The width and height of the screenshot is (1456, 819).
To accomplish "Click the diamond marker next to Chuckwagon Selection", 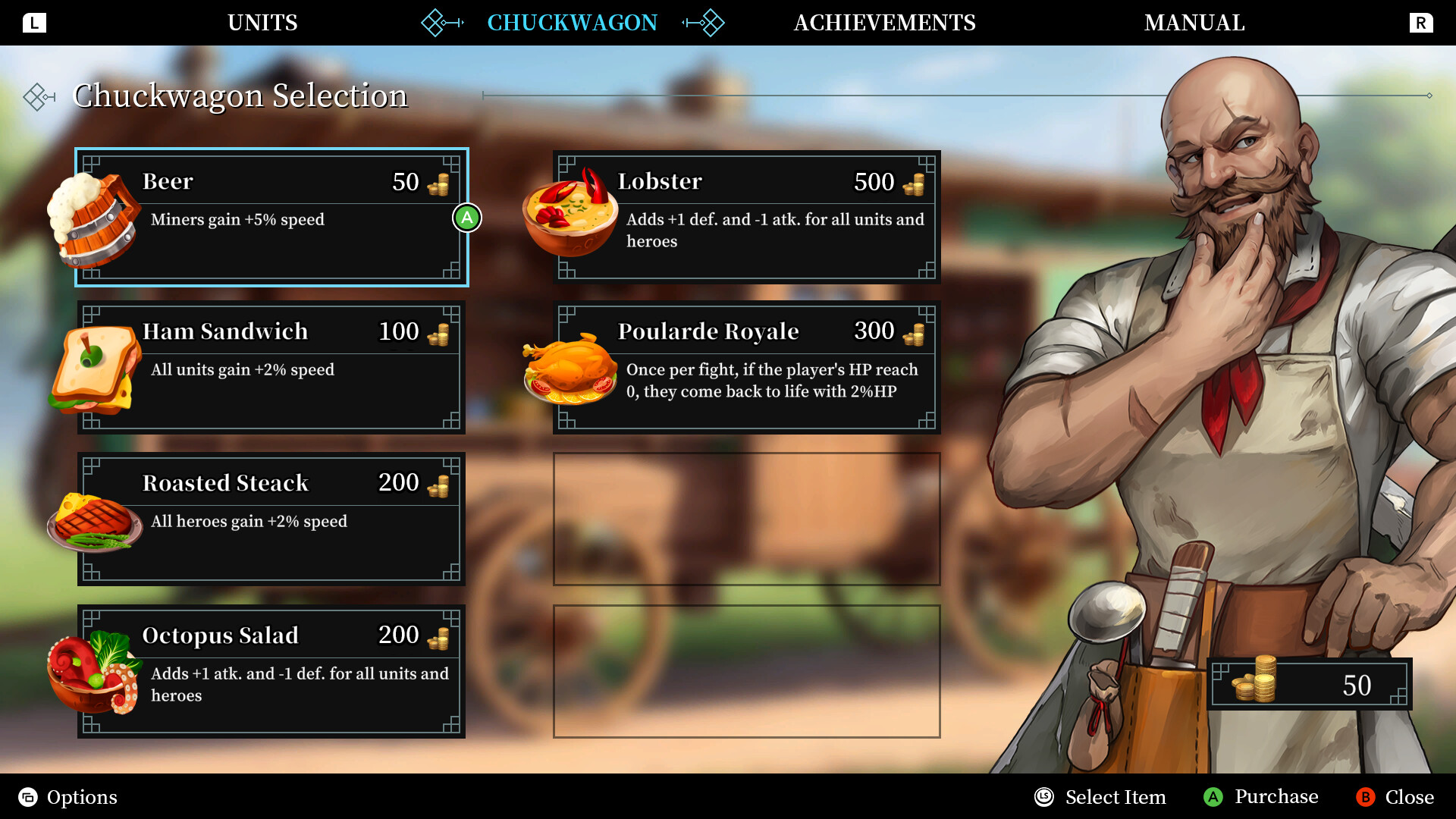I will 37,96.
